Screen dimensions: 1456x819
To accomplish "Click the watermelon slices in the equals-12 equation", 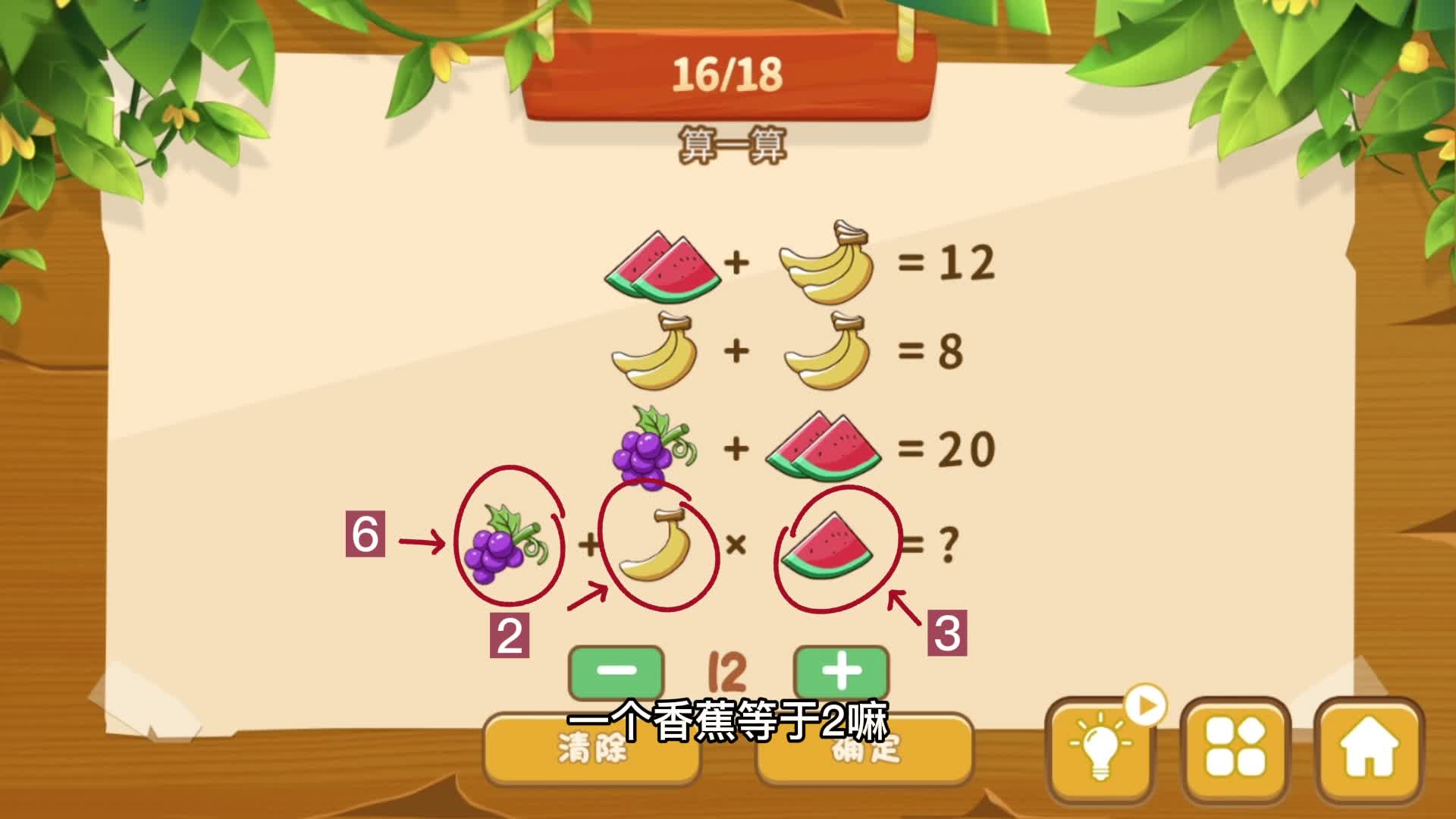I will (x=664, y=265).
